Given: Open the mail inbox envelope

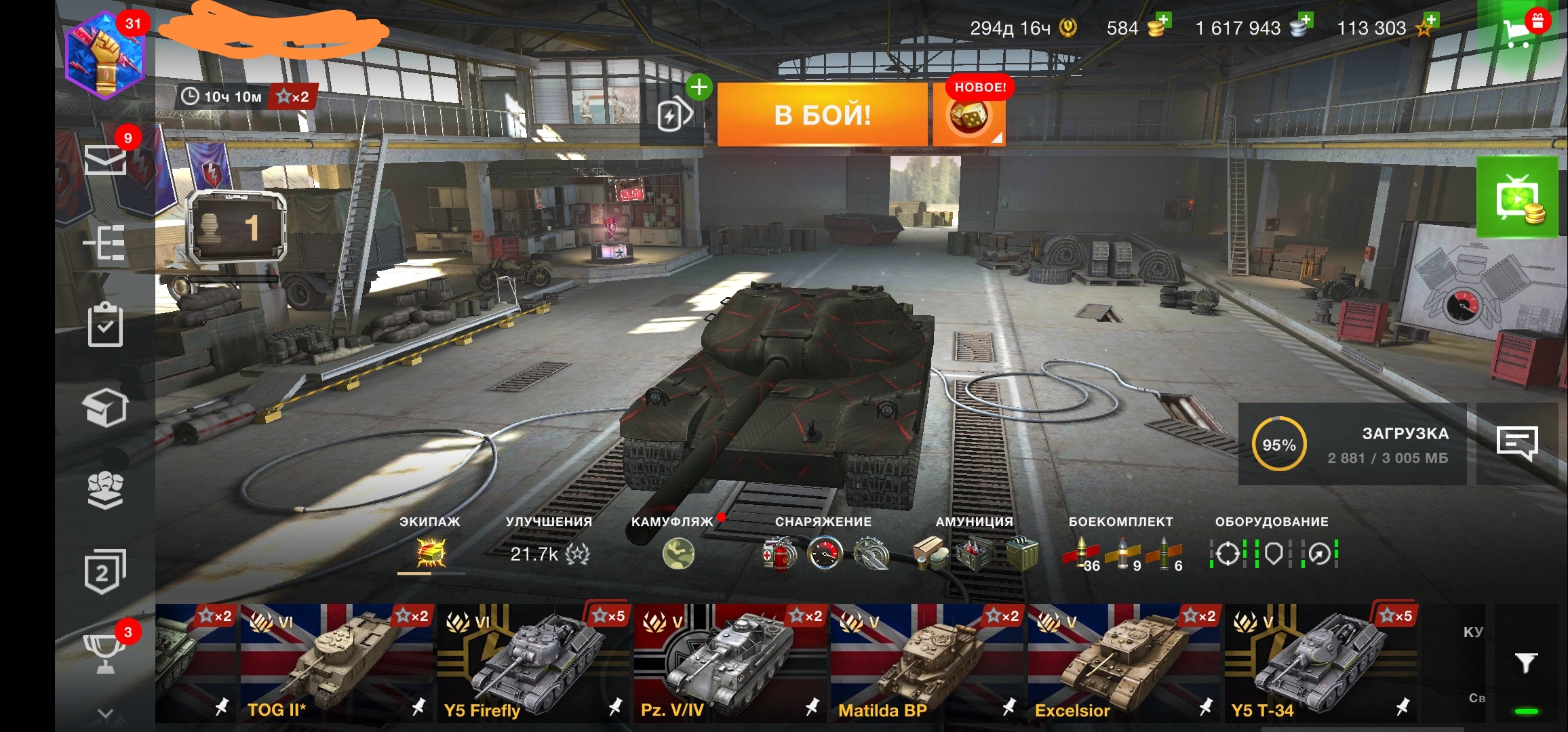Looking at the screenshot, I should [x=105, y=160].
